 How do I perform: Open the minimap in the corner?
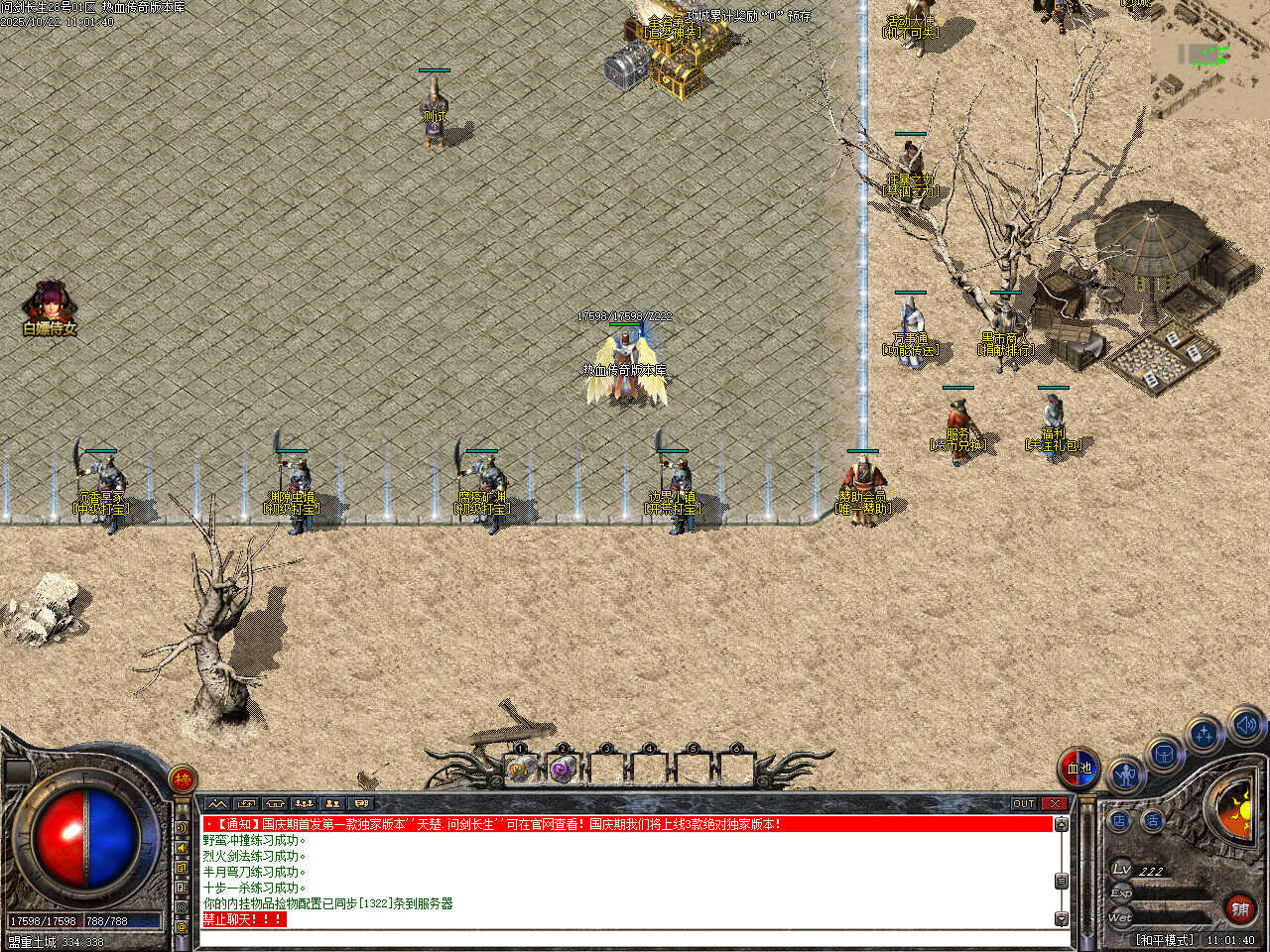tap(1210, 59)
